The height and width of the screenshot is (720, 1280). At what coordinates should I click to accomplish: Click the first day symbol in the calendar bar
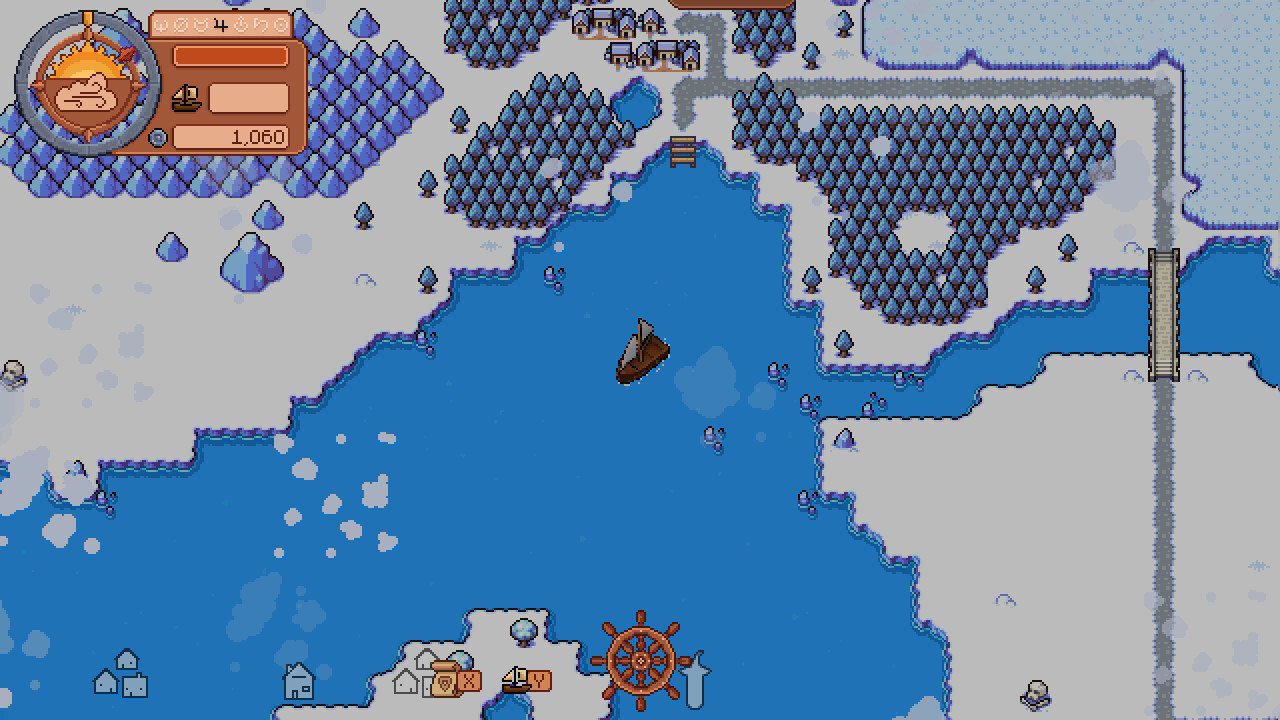click(x=160, y=26)
